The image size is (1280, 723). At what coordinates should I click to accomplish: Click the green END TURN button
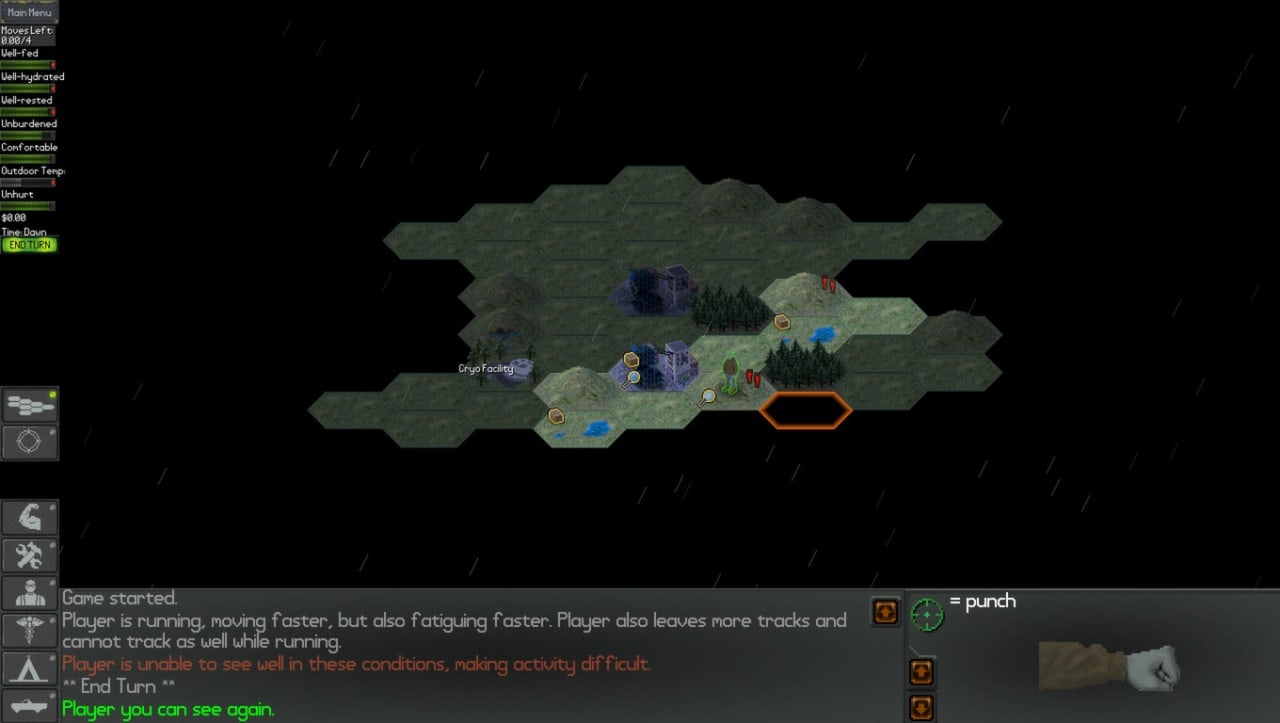pyautogui.click(x=30, y=245)
